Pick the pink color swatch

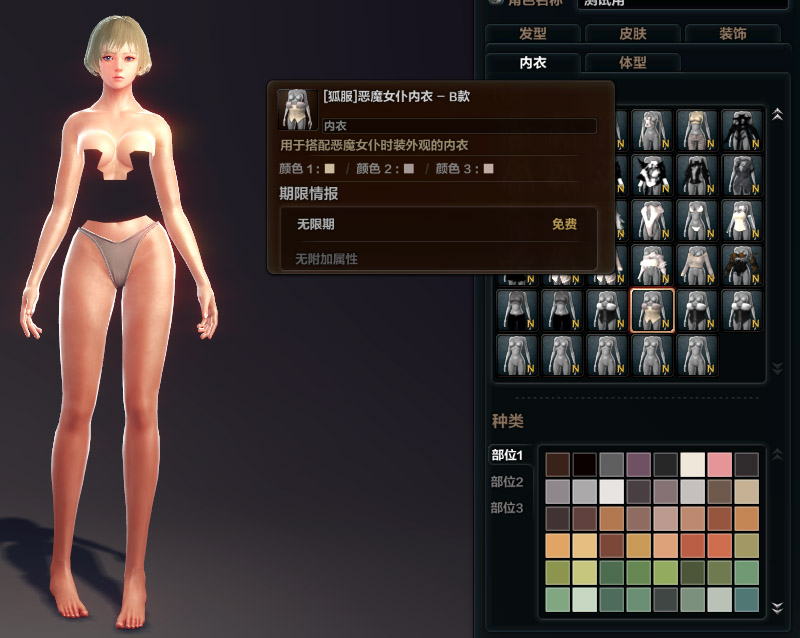coord(720,465)
